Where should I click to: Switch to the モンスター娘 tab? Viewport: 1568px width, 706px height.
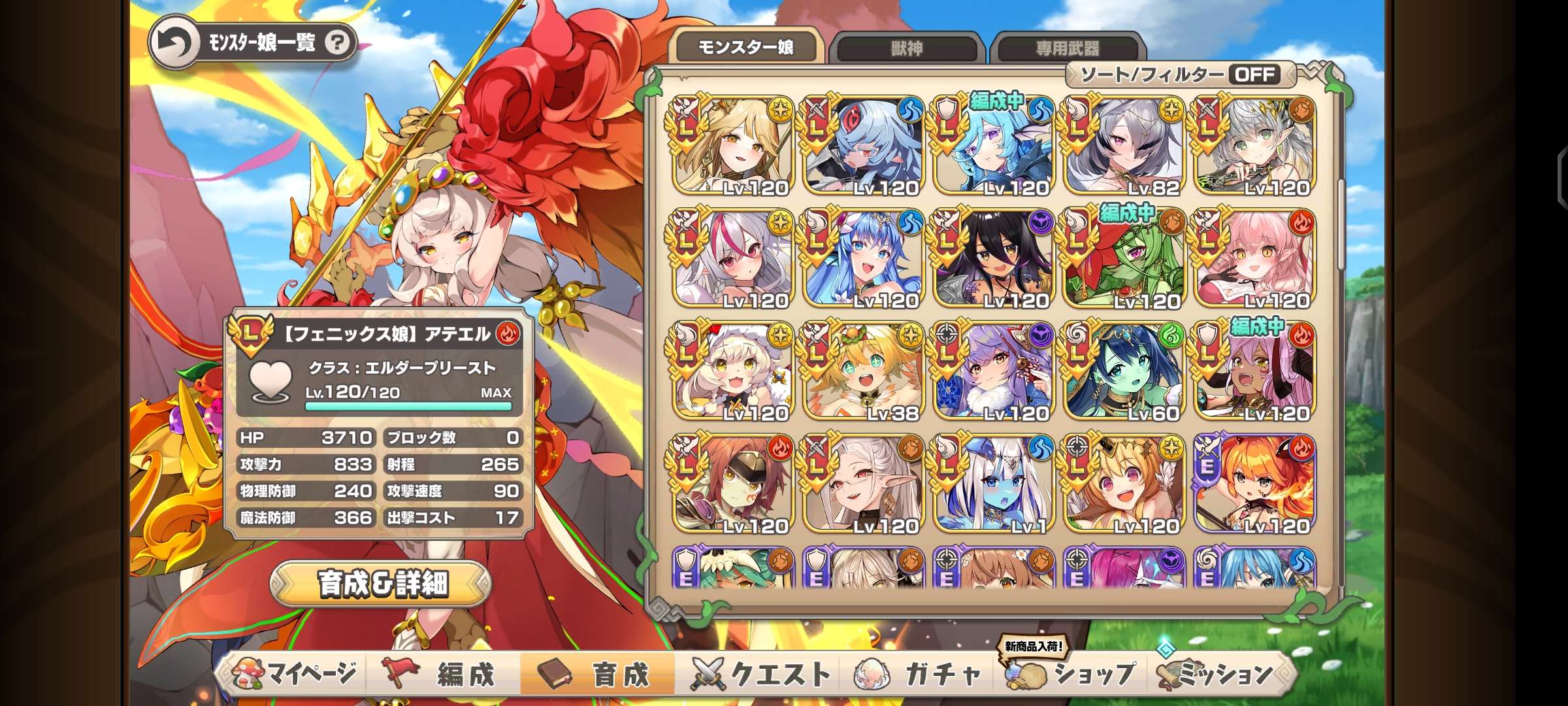(x=745, y=47)
